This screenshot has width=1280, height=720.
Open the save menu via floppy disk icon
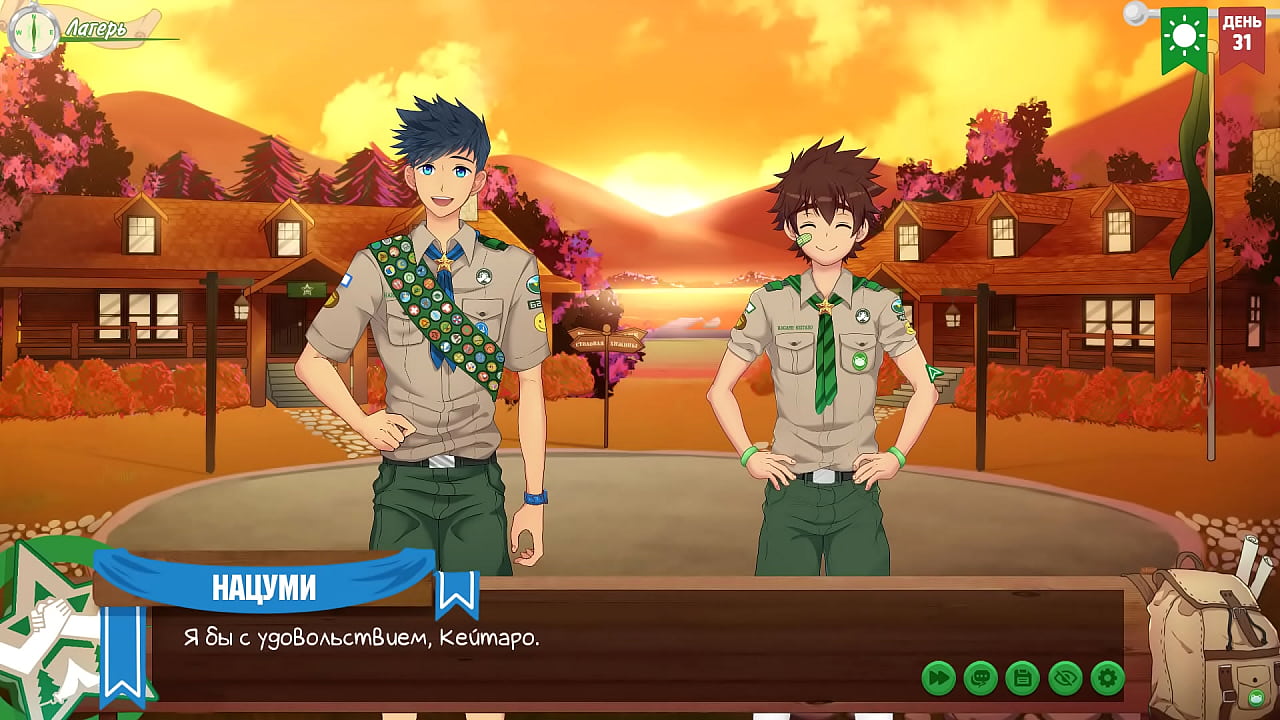click(x=1022, y=678)
